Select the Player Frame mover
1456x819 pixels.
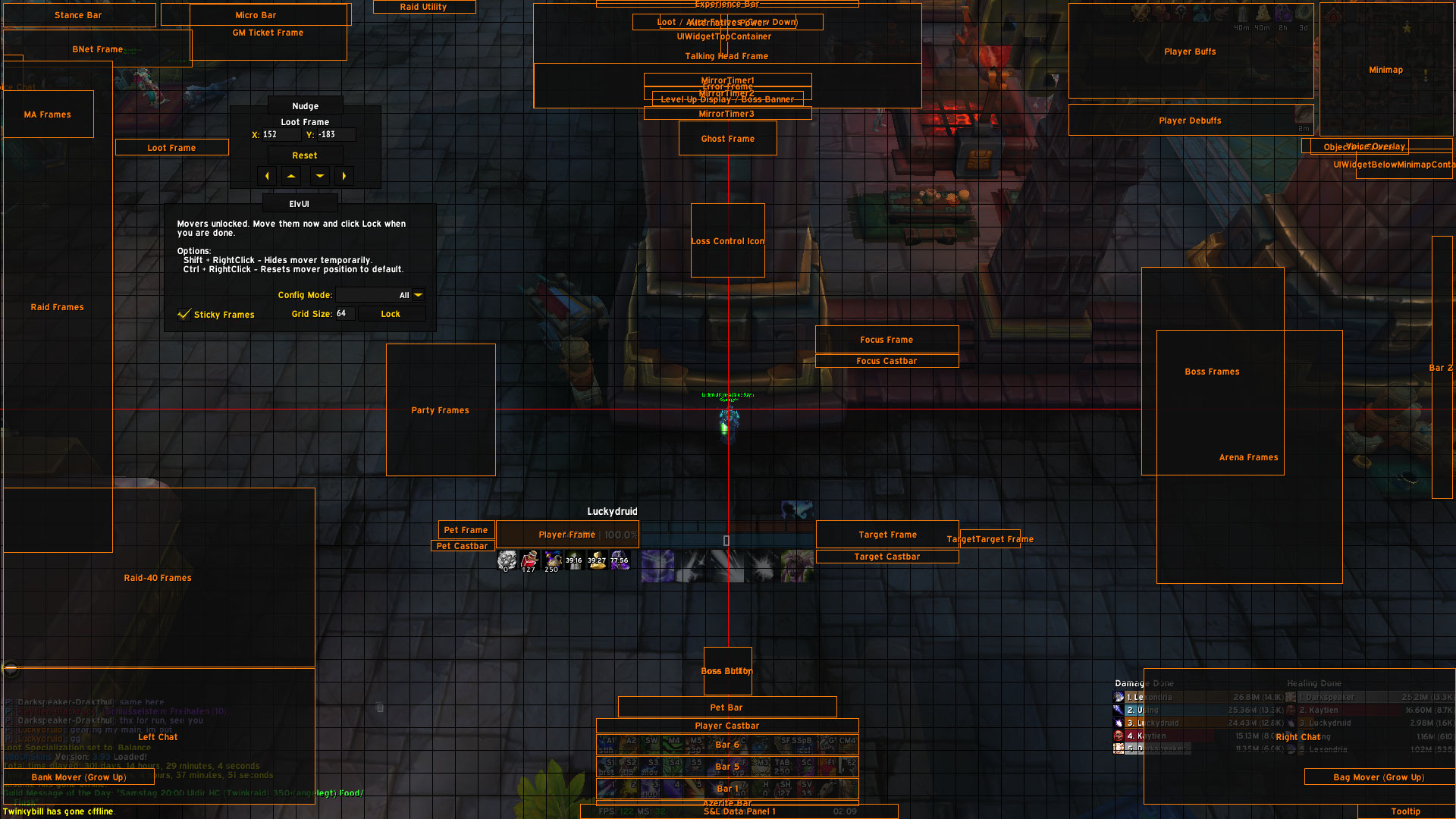click(567, 535)
